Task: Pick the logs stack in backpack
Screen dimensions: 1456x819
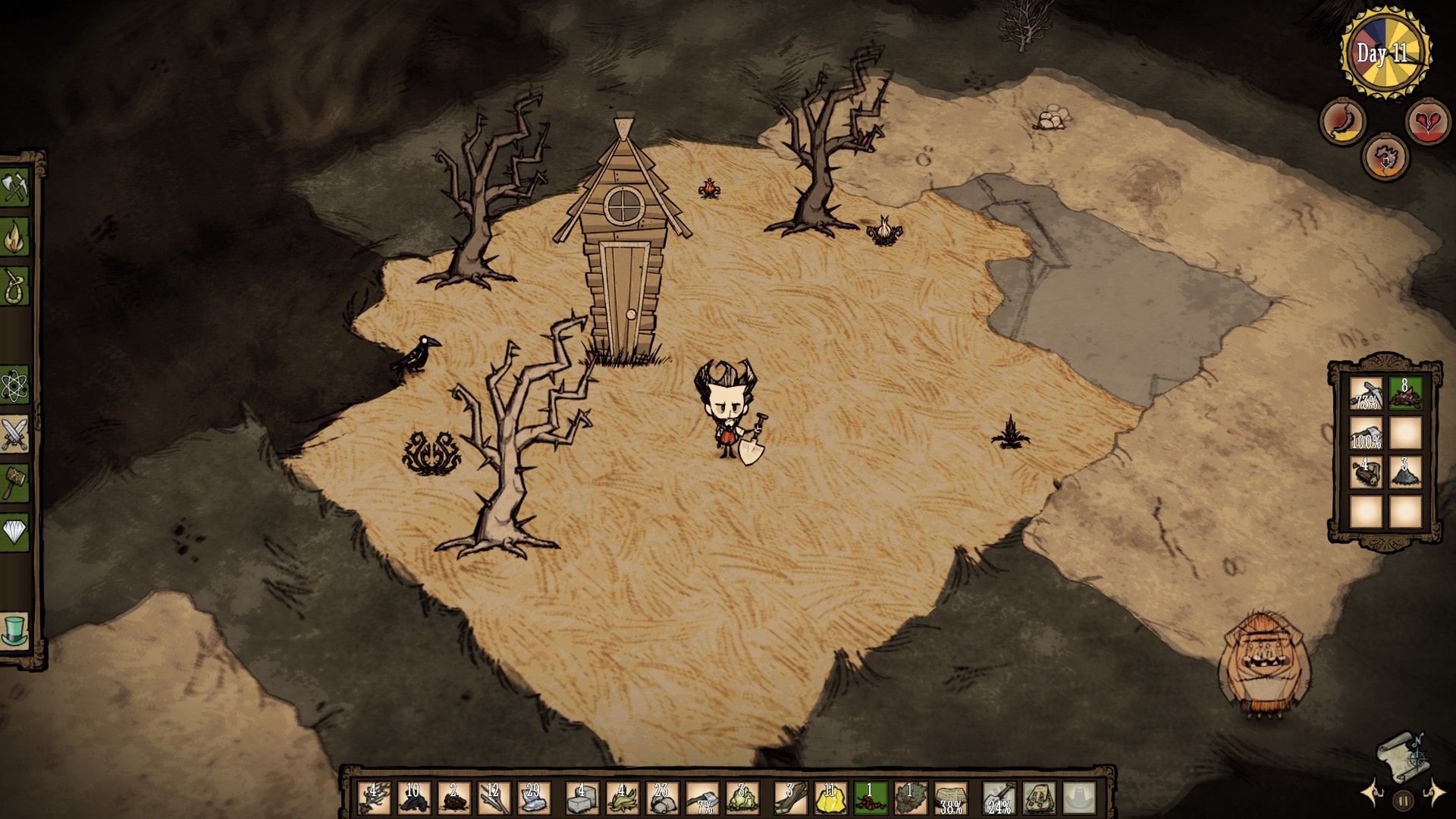Action: (x=1365, y=472)
